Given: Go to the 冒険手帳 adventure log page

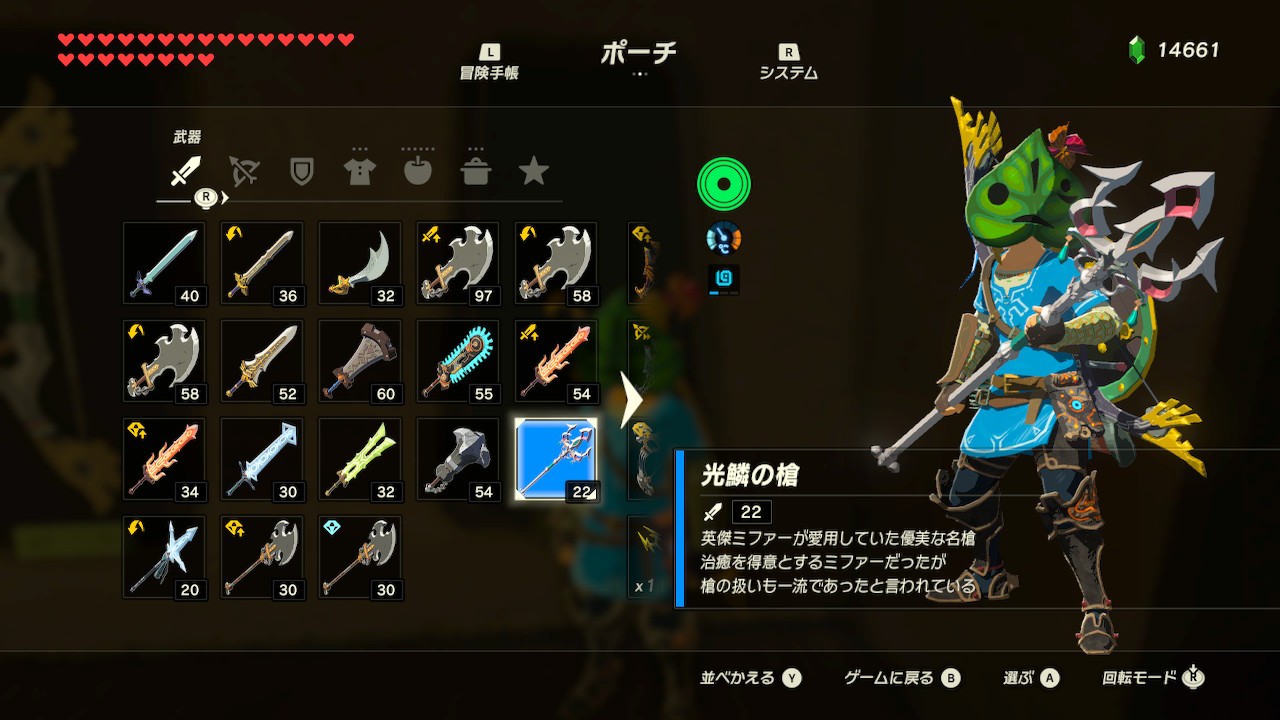Looking at the screenshot, I should [x=489, y=62].
